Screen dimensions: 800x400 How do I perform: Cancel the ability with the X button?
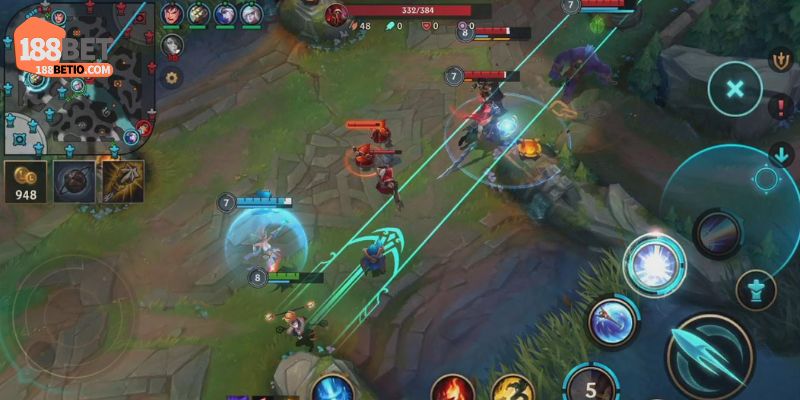pyautogui.click(x=735, y=89)
